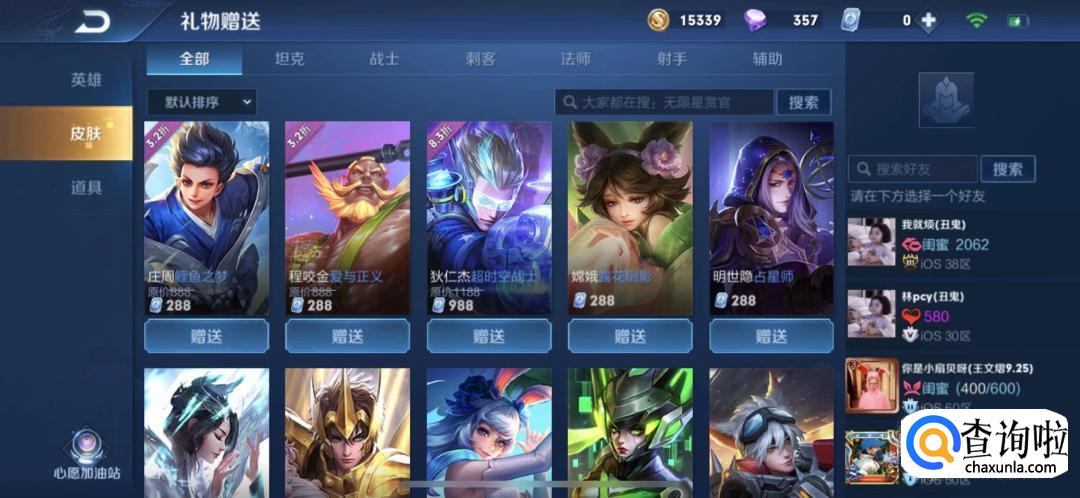Open the 英雄 side menu
The image size is (1080, 498).
pos(86,80)
